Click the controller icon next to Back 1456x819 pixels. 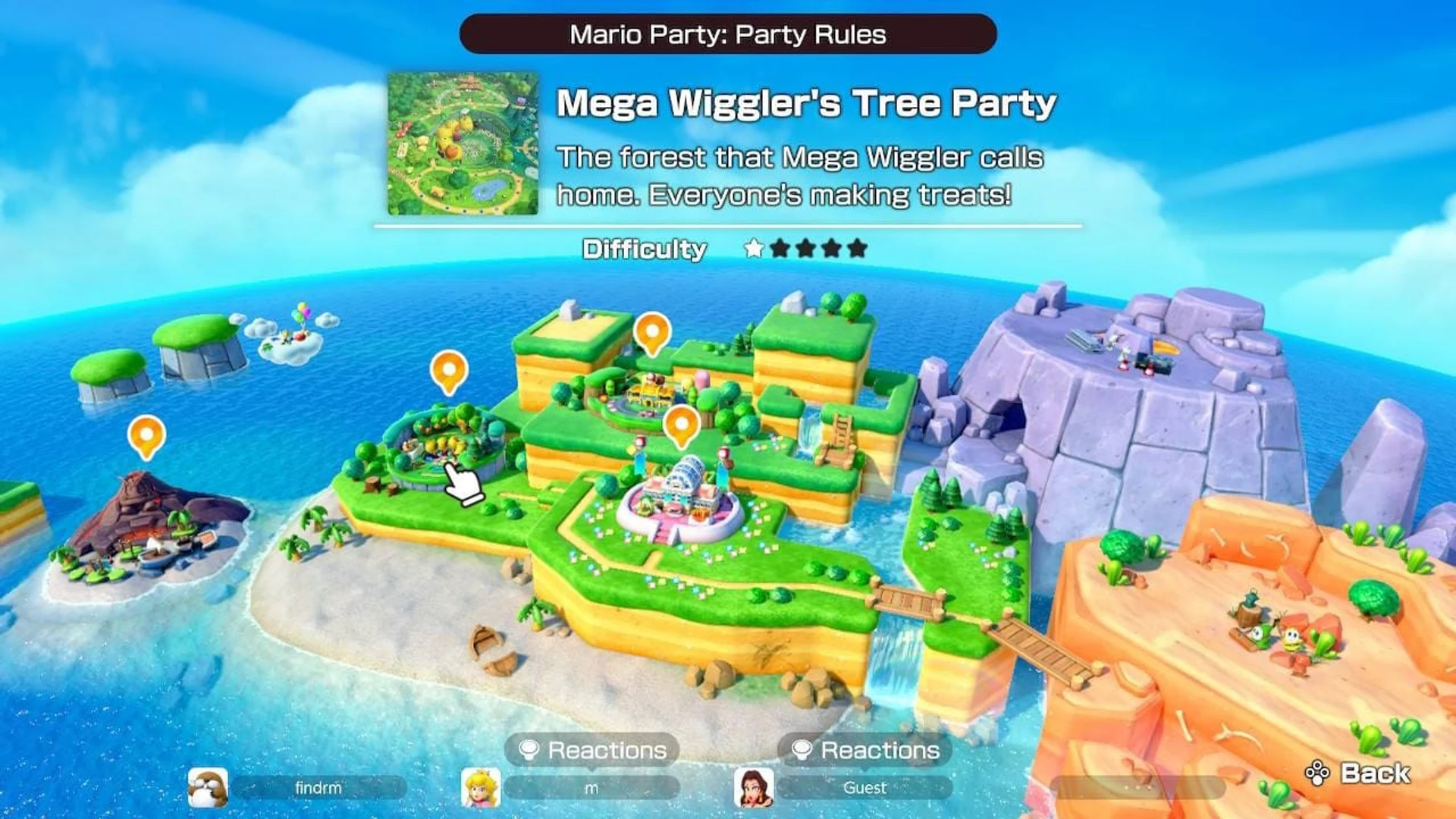click(x=1317, y=770)
